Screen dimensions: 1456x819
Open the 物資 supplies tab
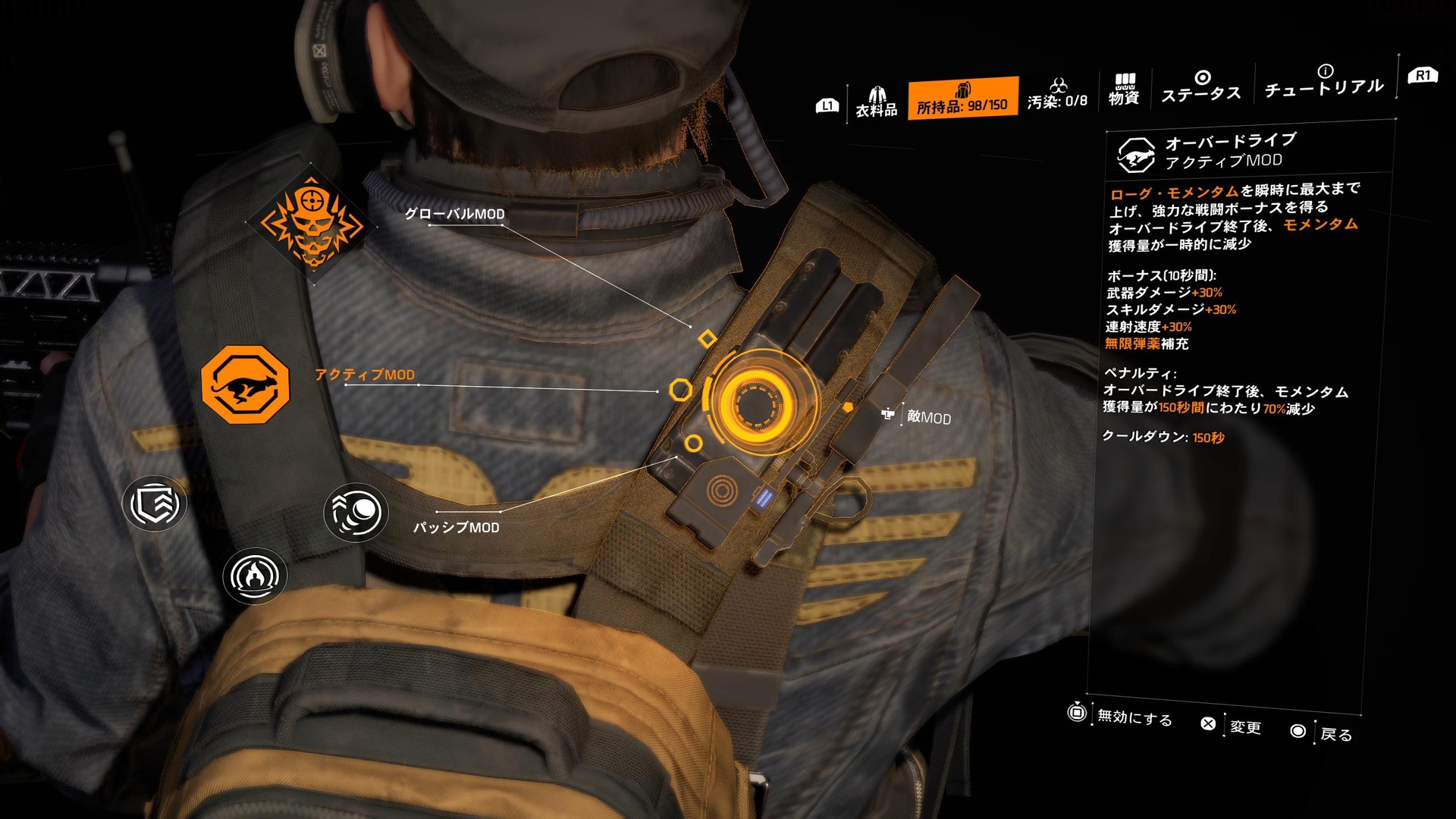(x=1124, y=89)
